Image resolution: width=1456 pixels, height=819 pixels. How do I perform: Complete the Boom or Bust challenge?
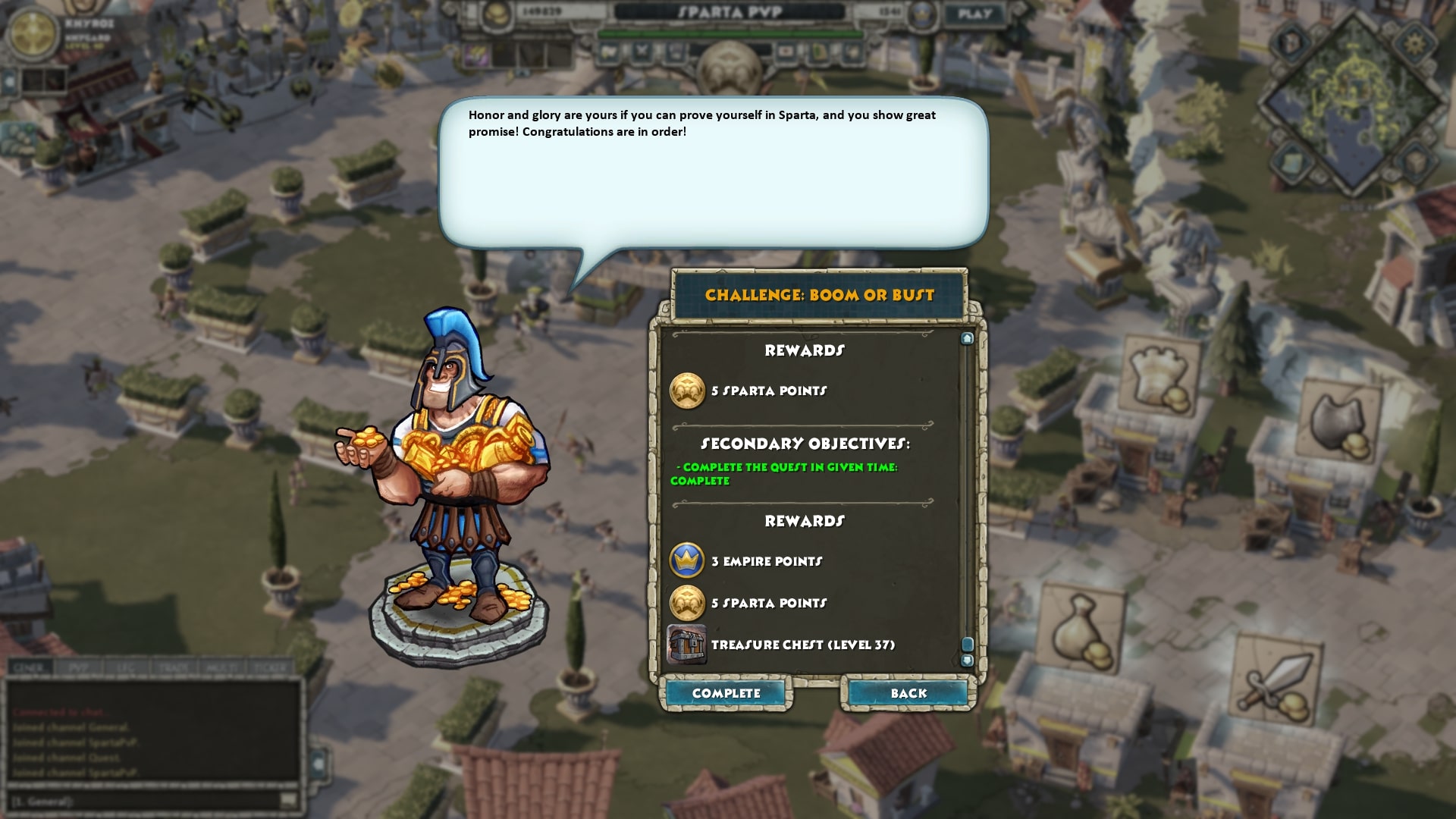726,693
